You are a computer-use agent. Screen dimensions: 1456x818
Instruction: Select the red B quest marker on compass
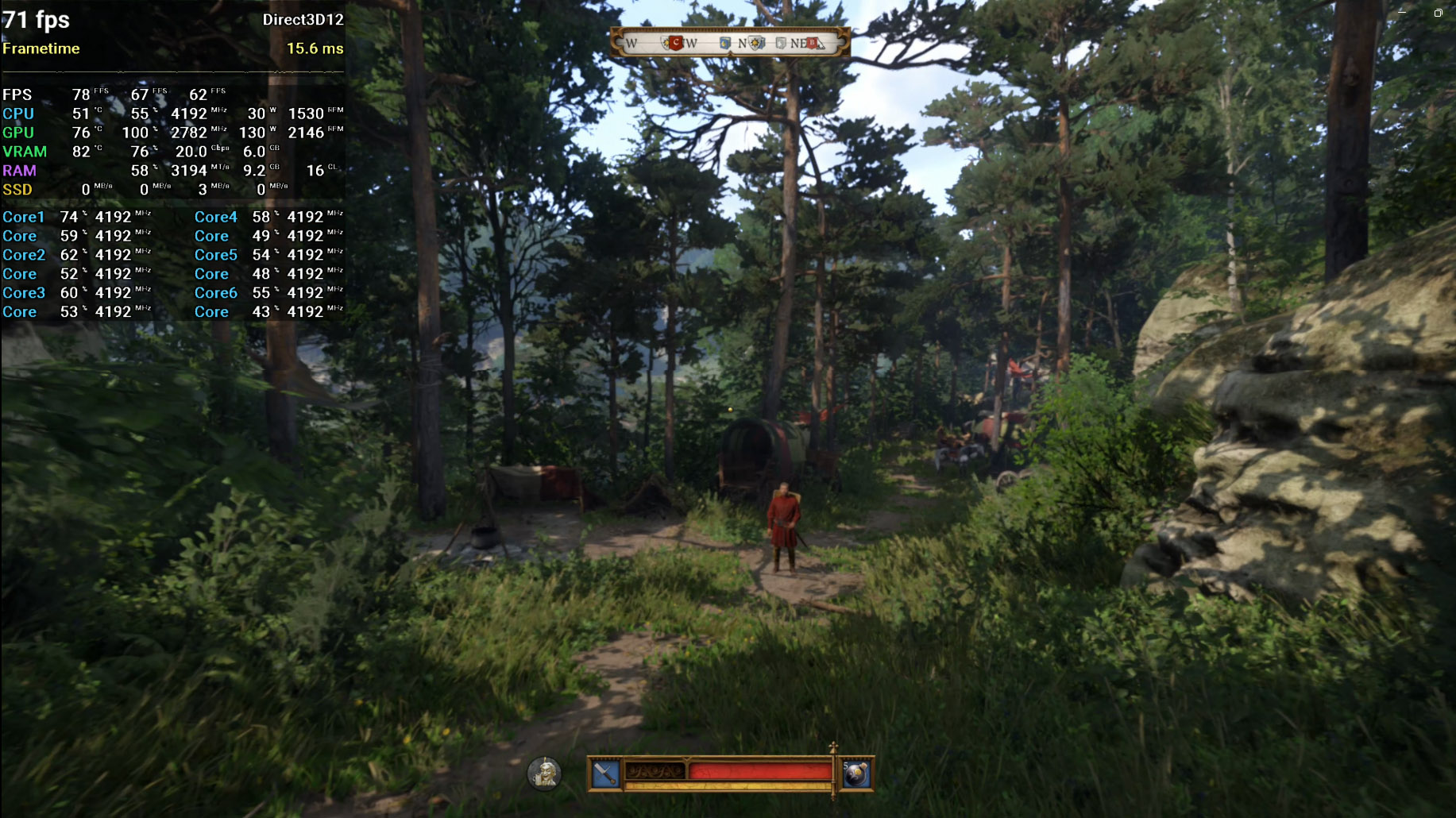click(812, 43)
